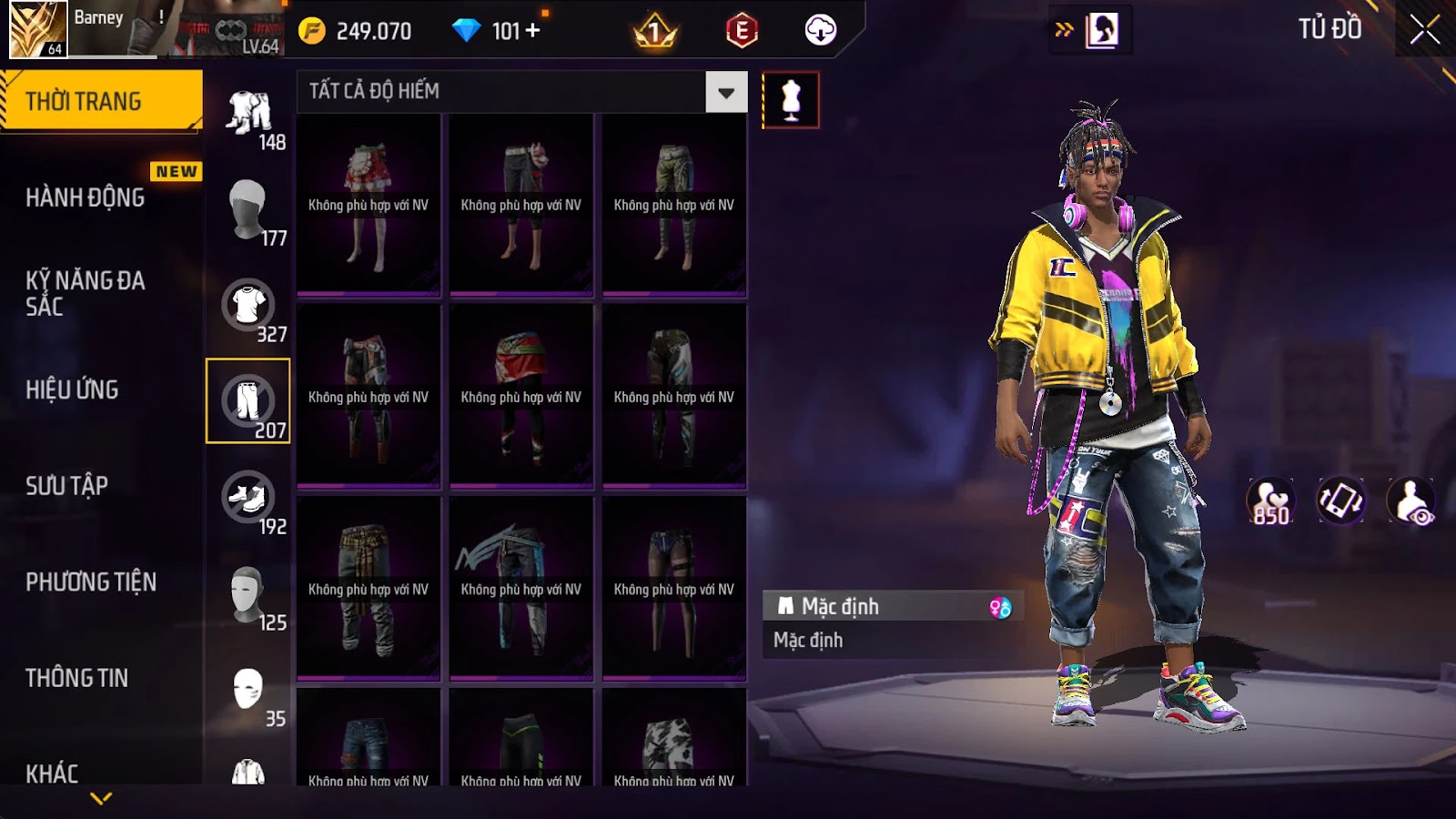Open the Tất Cả Độ Hiếm rarity dropdown
This screenshot has height=819, width=1456.
coord(726,92)
